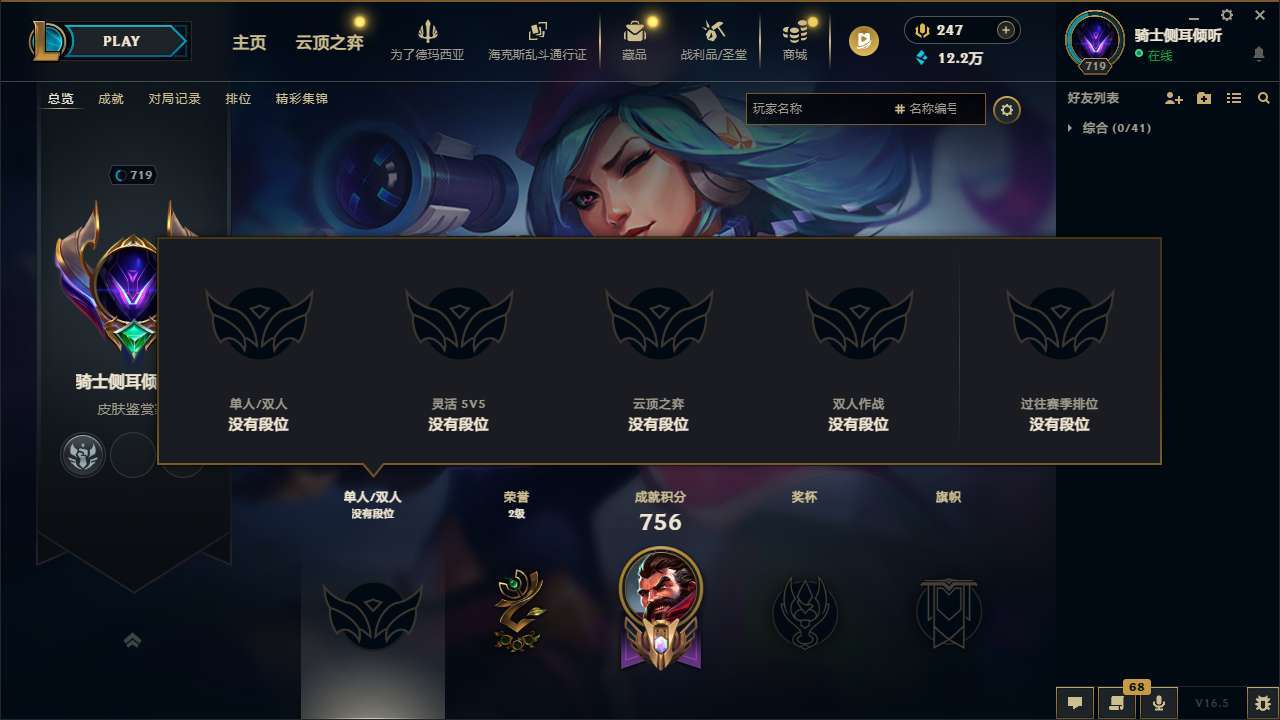Toggle the microphone voice chat icon

pos(1160,703)
